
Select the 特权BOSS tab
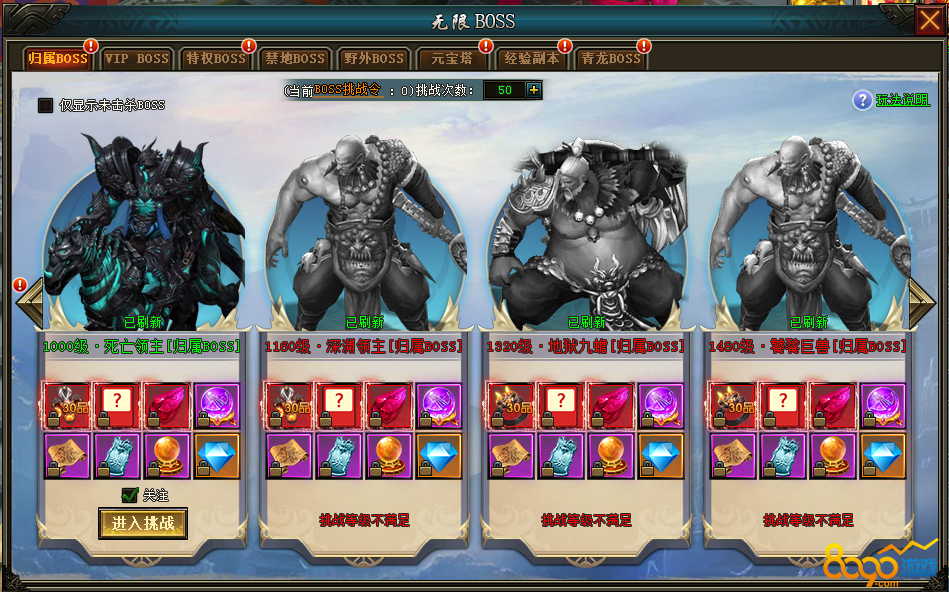point(216,59)
